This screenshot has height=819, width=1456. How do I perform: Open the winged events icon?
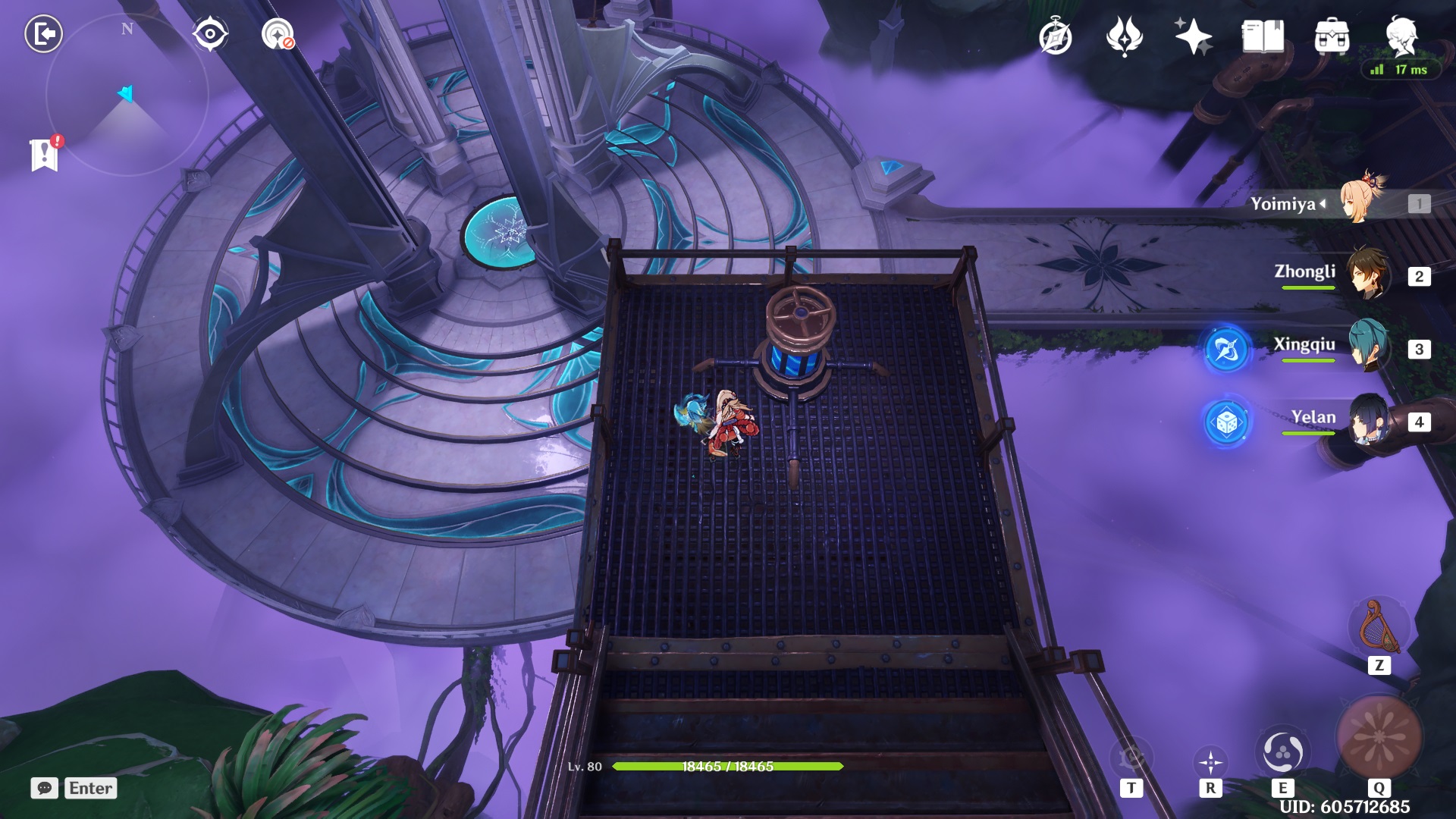[1124, 36]
